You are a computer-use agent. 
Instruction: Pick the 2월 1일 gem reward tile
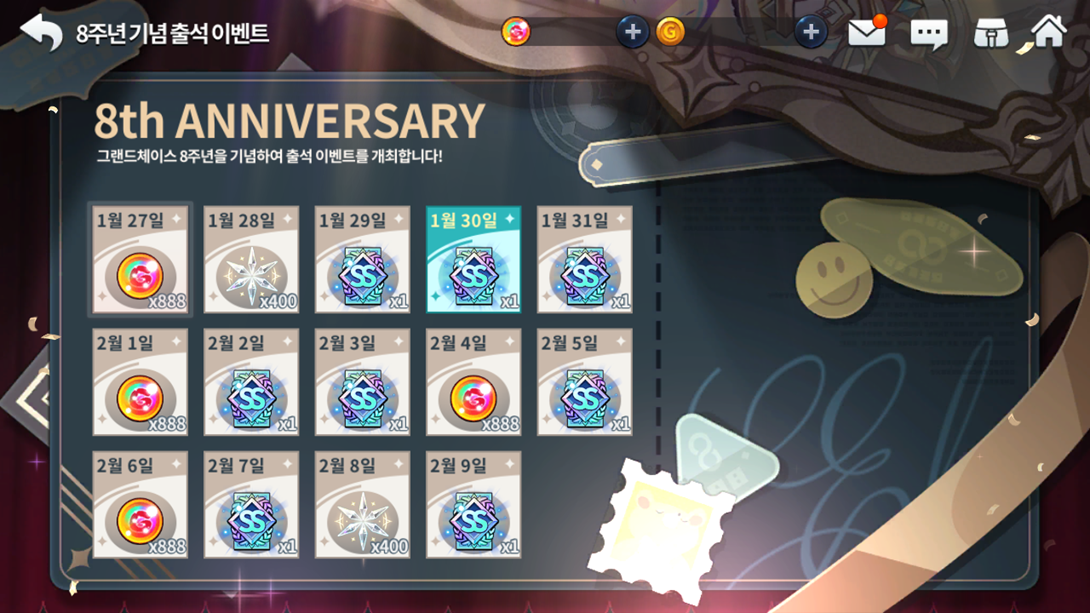pyautogui.click(x=140, y=382)
